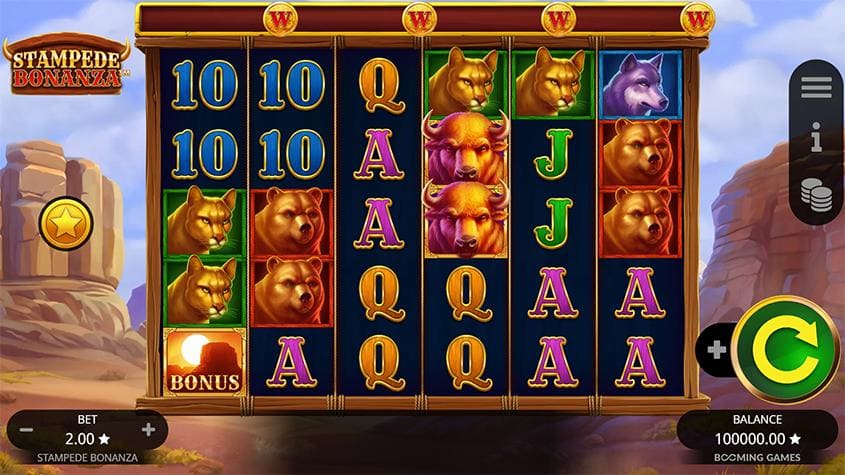
Task: Increase the bet with the plus button
Action: tap(149, 430)
